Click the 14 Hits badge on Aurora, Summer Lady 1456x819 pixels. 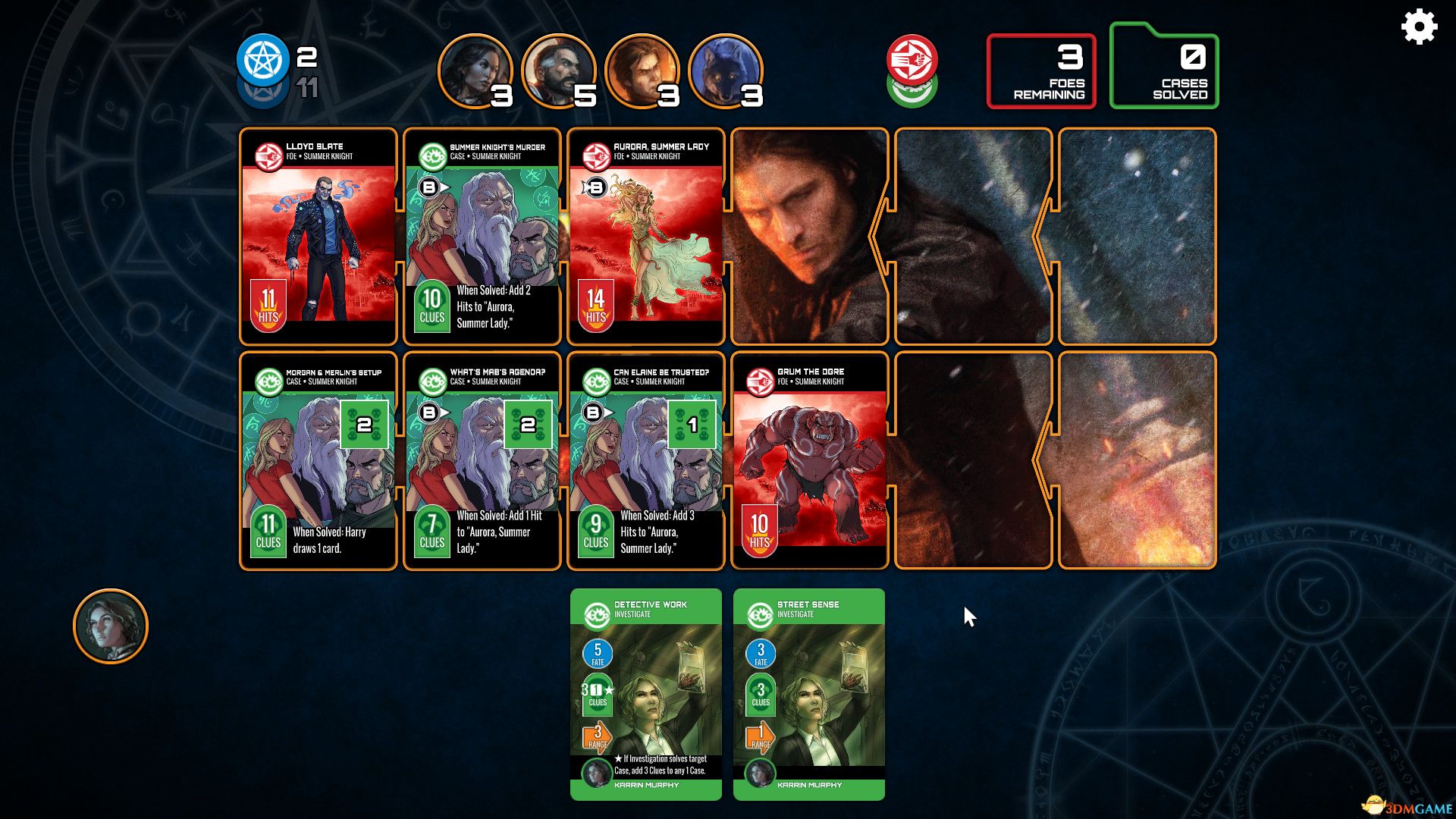click(x=595, y=303)
